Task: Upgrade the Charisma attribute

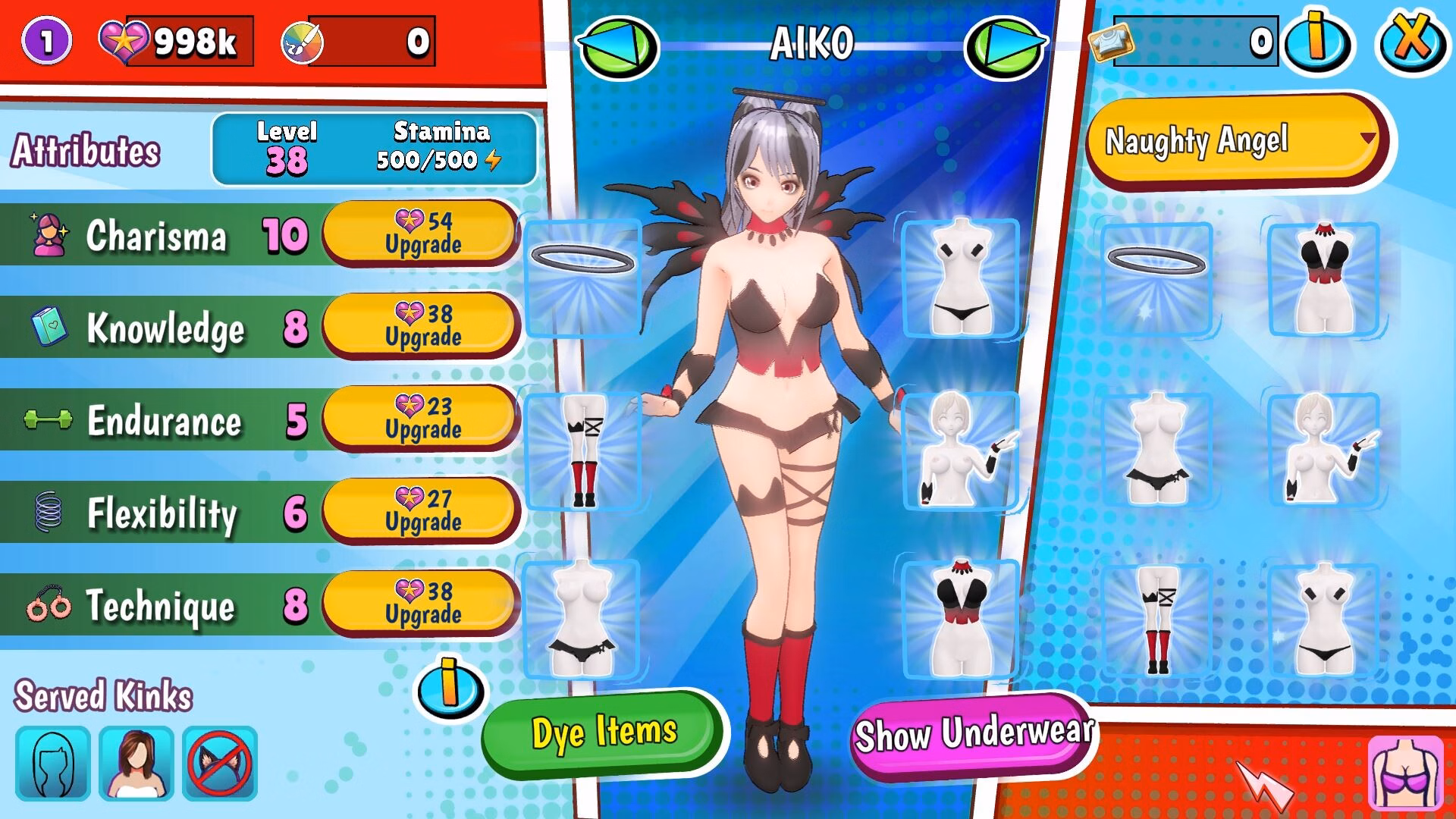Action: pos(422,233)
